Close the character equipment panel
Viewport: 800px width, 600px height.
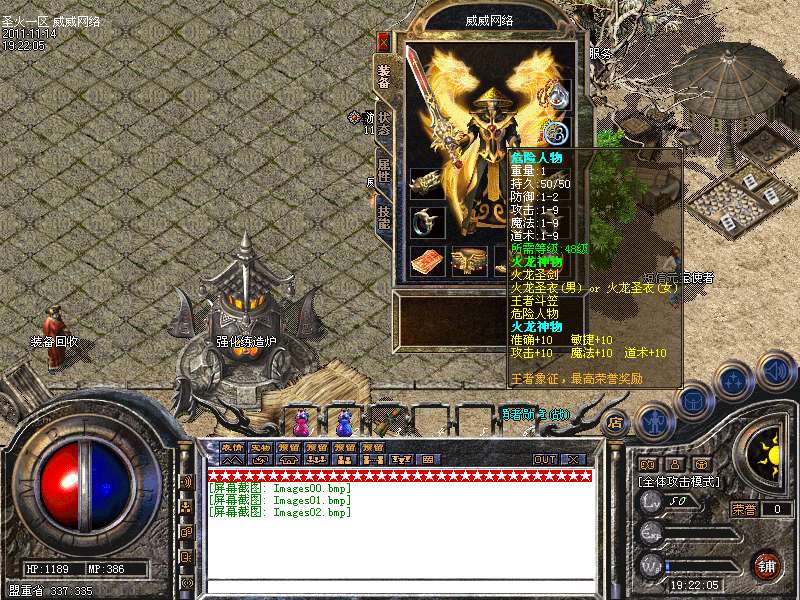(x=383, y=41)
